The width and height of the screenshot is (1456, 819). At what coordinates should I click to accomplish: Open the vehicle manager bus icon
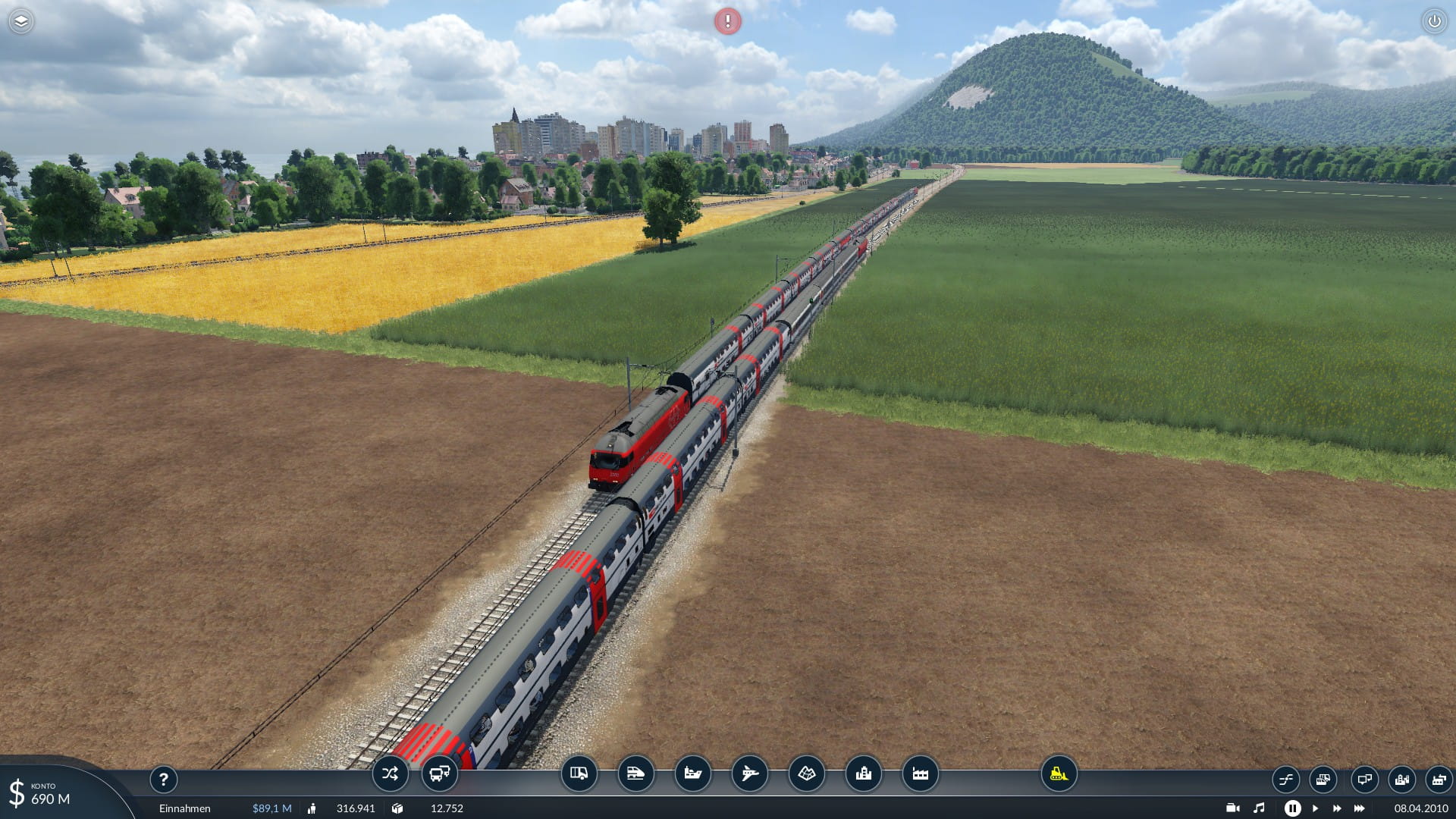point(439,773)
